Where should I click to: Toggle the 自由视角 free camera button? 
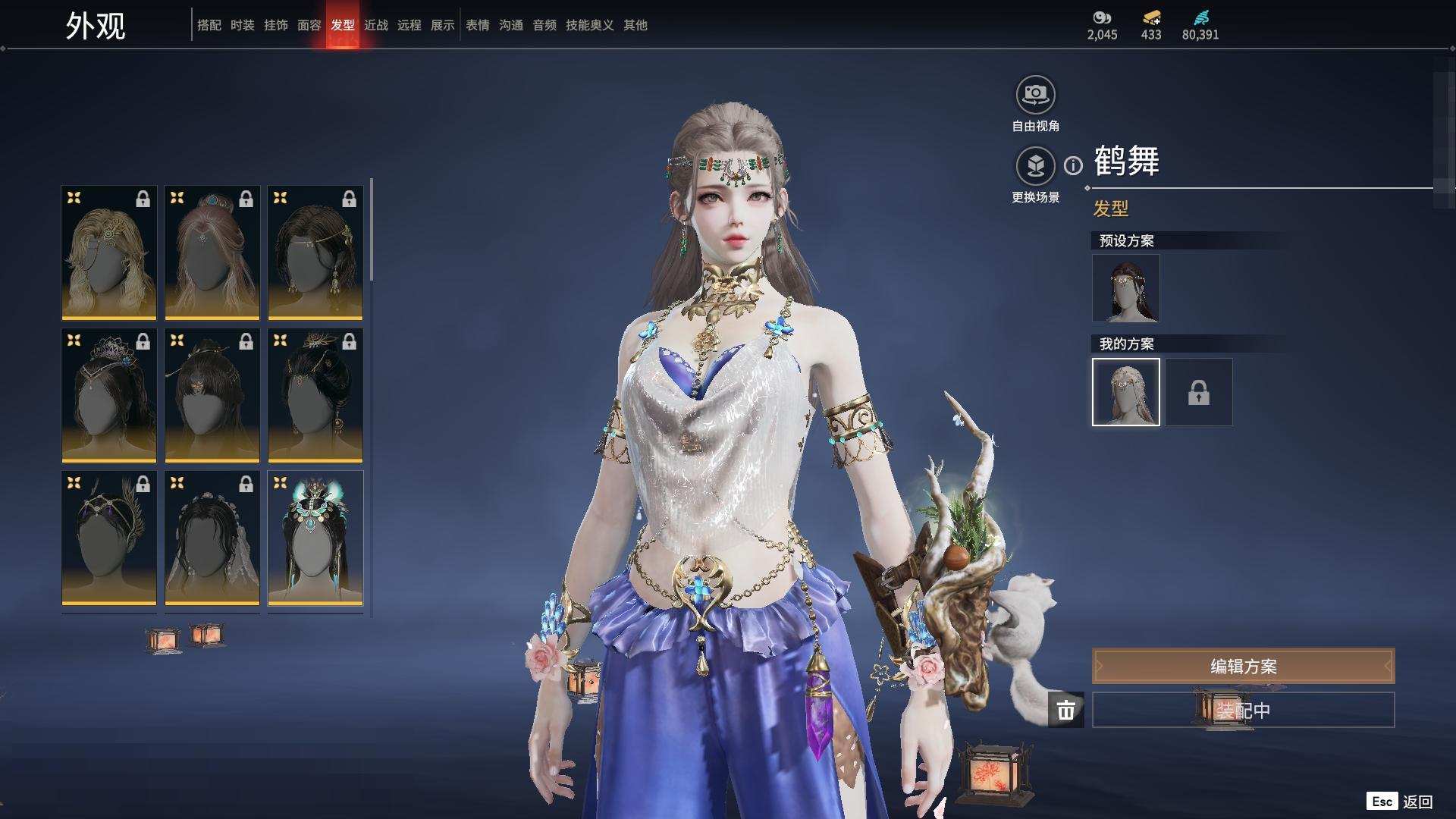(x=1035, y=95)
